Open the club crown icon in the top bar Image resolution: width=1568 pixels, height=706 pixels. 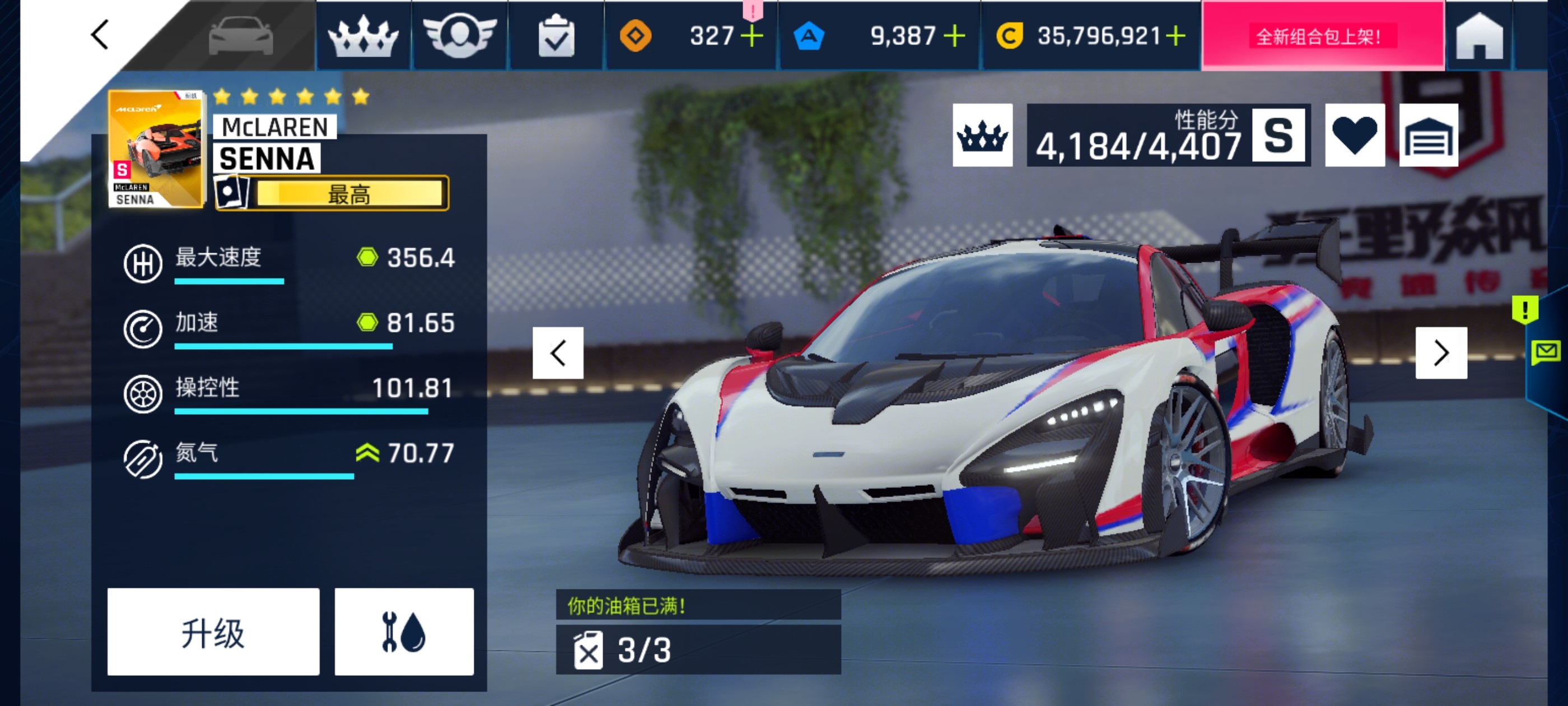click(x=364, y=36)
